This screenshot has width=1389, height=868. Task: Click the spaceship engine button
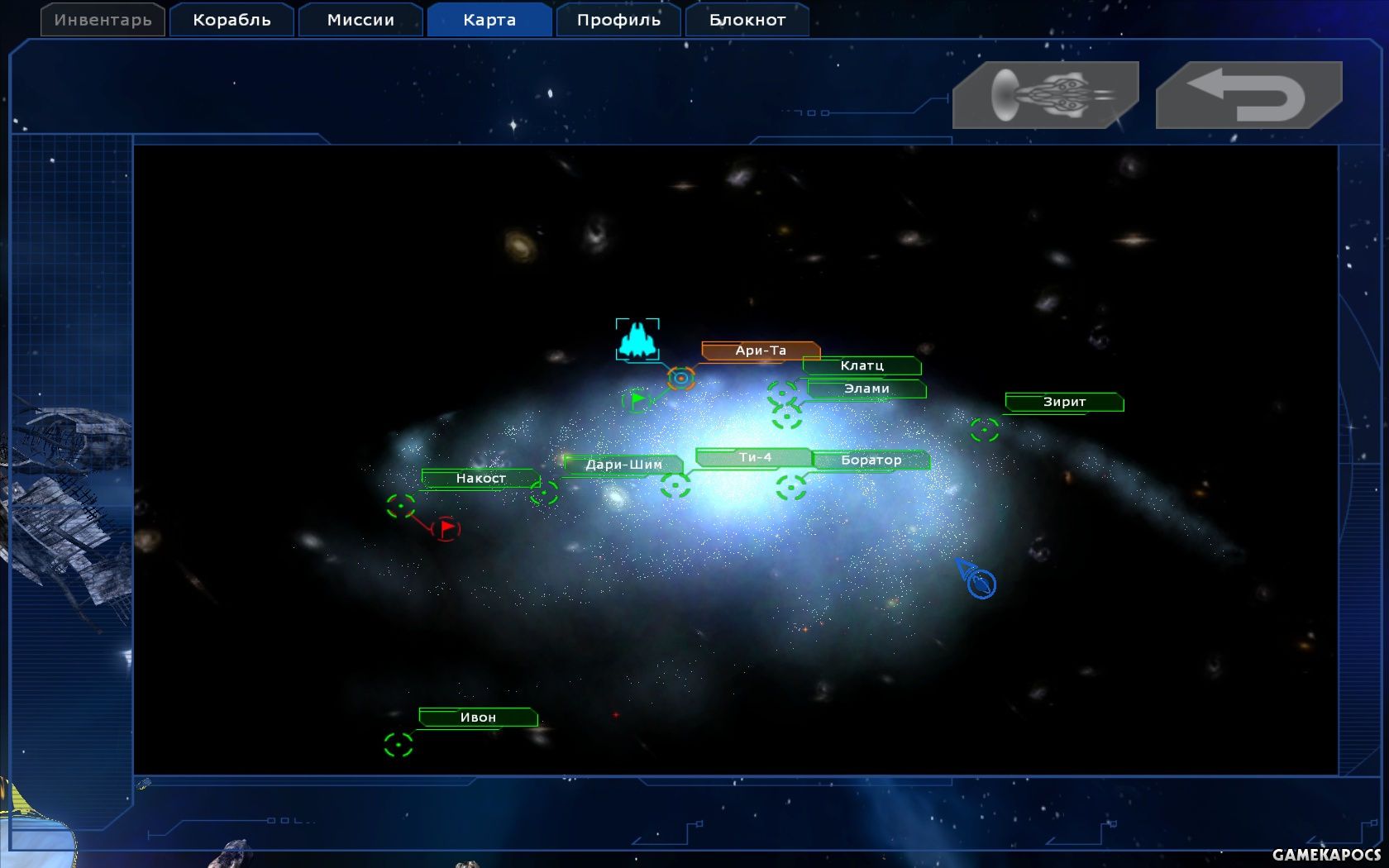tap(1046, 95)
